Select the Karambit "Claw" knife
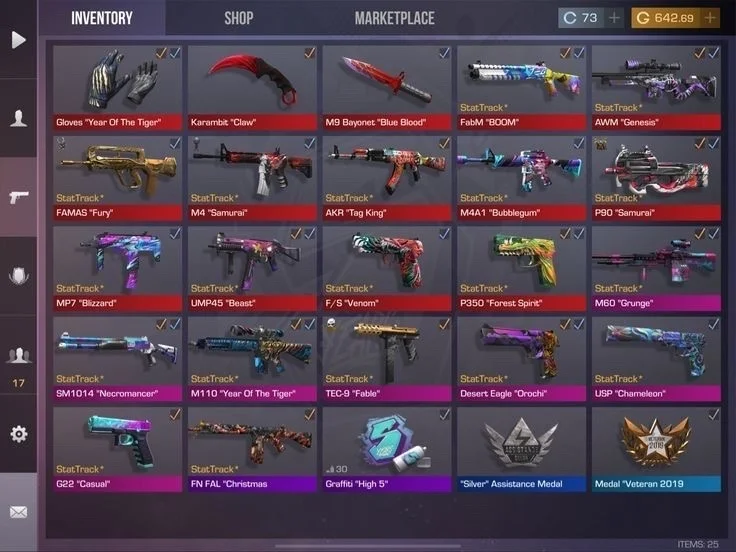Viewport: 736px width, 552px height. coord(252,86)
